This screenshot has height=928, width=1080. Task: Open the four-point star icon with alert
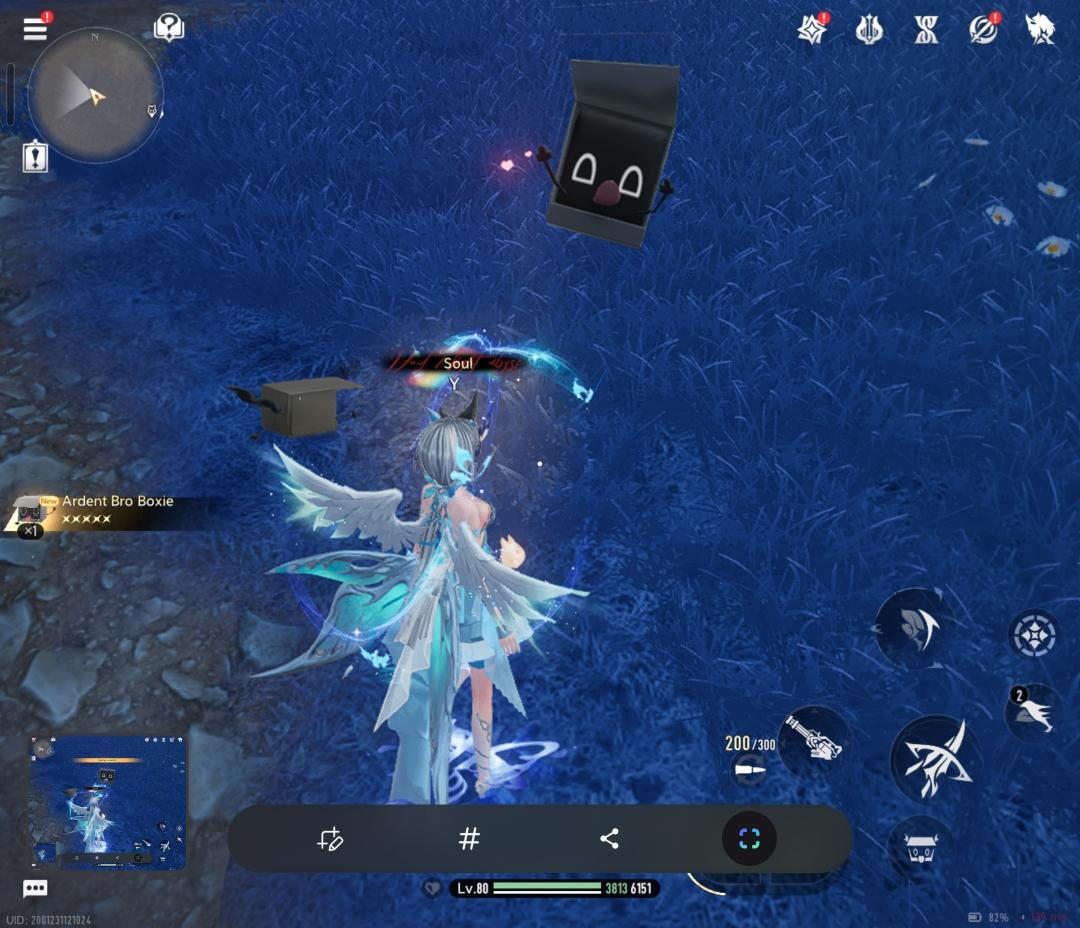[x=812, y=29]
